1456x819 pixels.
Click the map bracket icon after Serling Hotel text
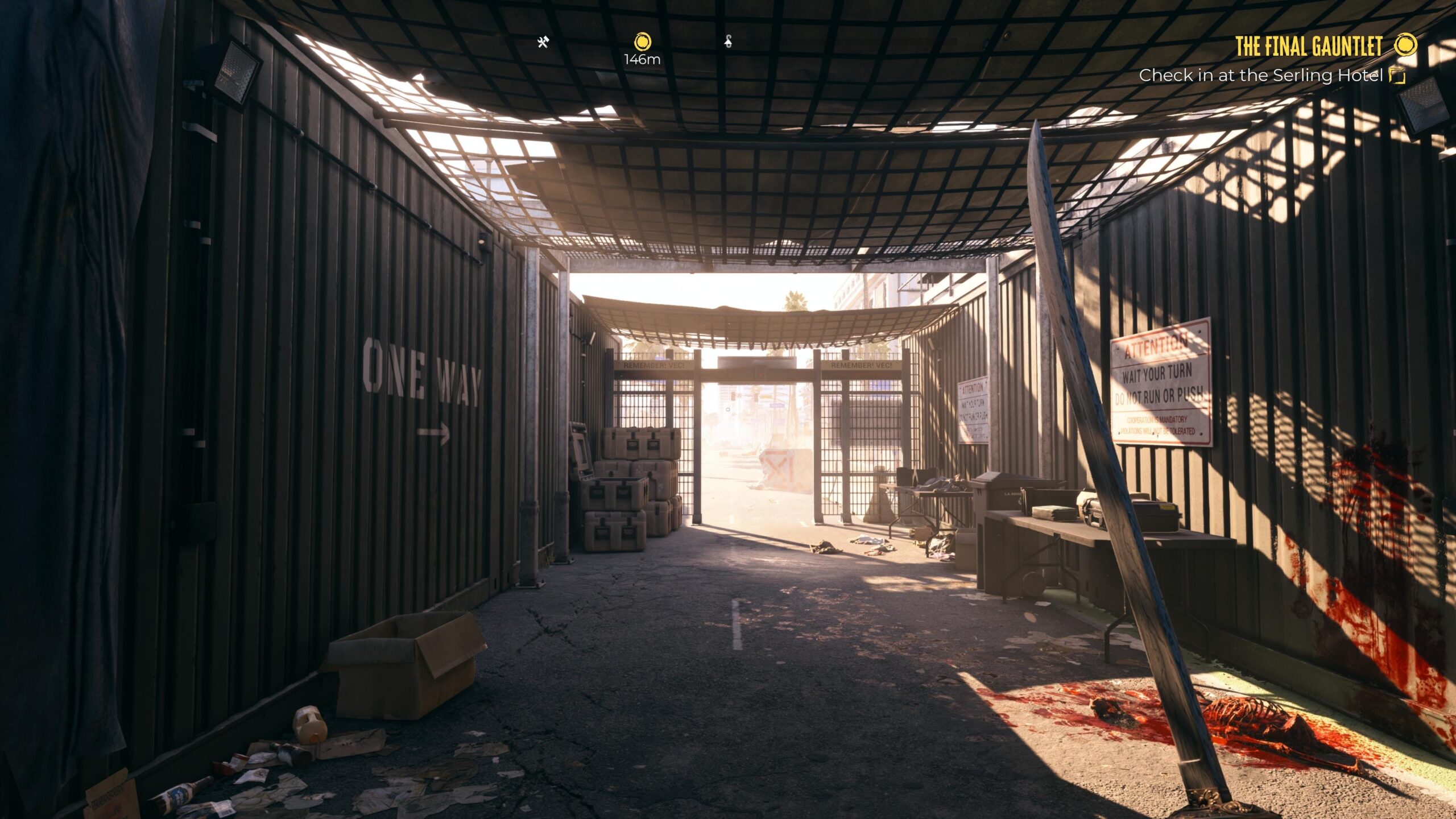pos(1397,75)
